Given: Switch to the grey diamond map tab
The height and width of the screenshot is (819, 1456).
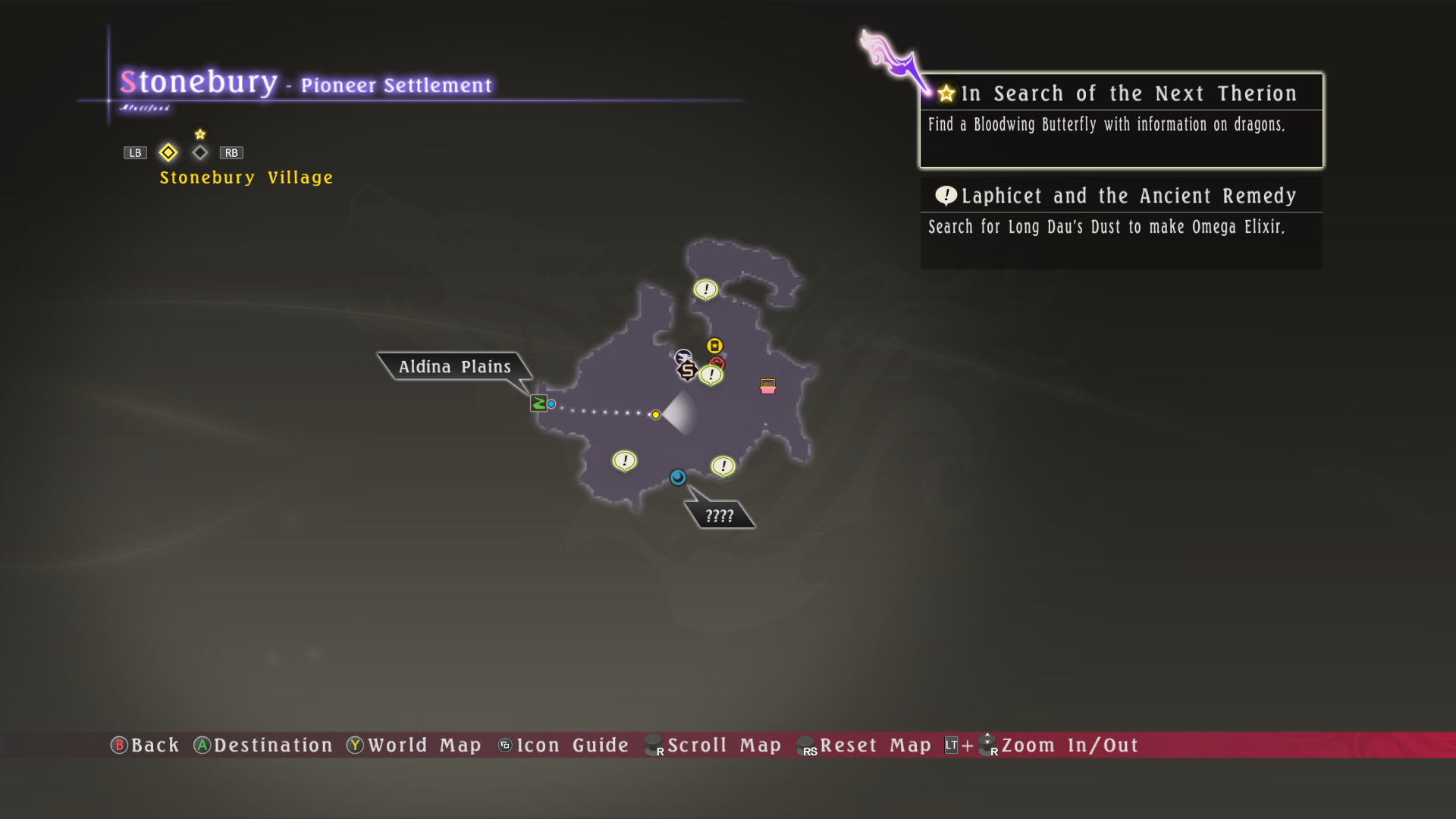Looking at the screenshot, I should 200,152.
